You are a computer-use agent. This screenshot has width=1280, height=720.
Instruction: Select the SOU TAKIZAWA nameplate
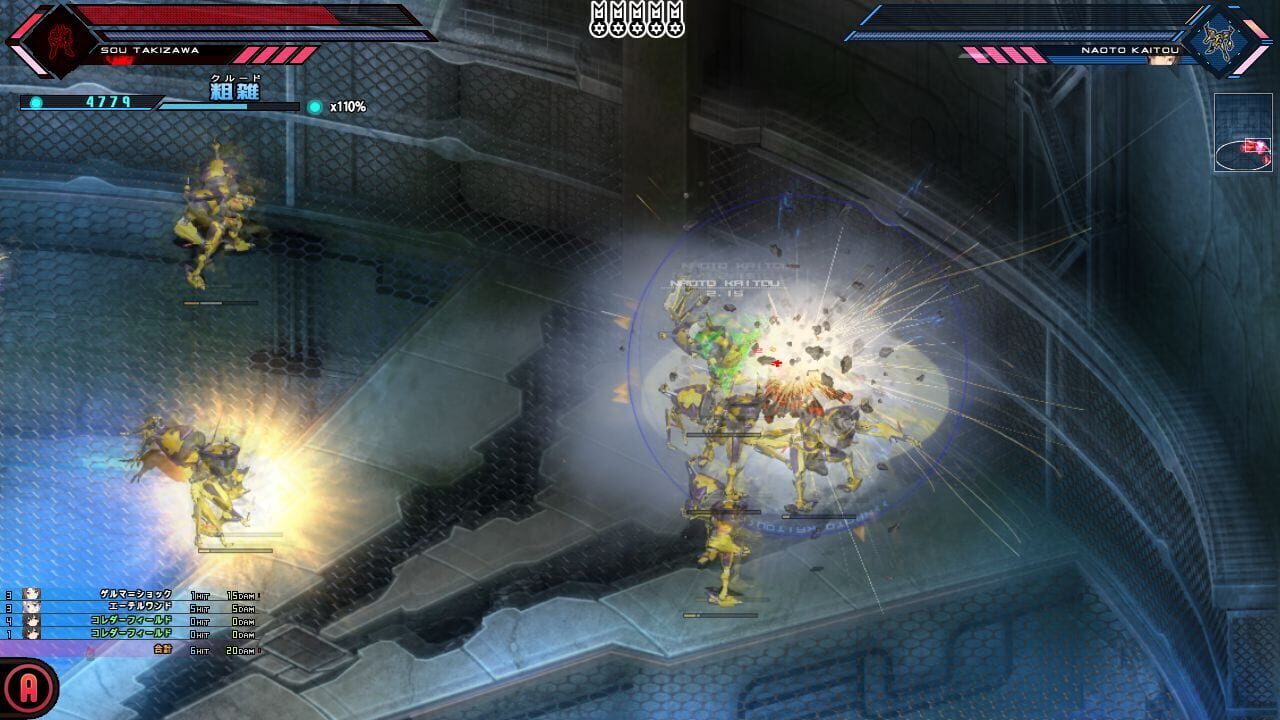[x=148, y=49]
